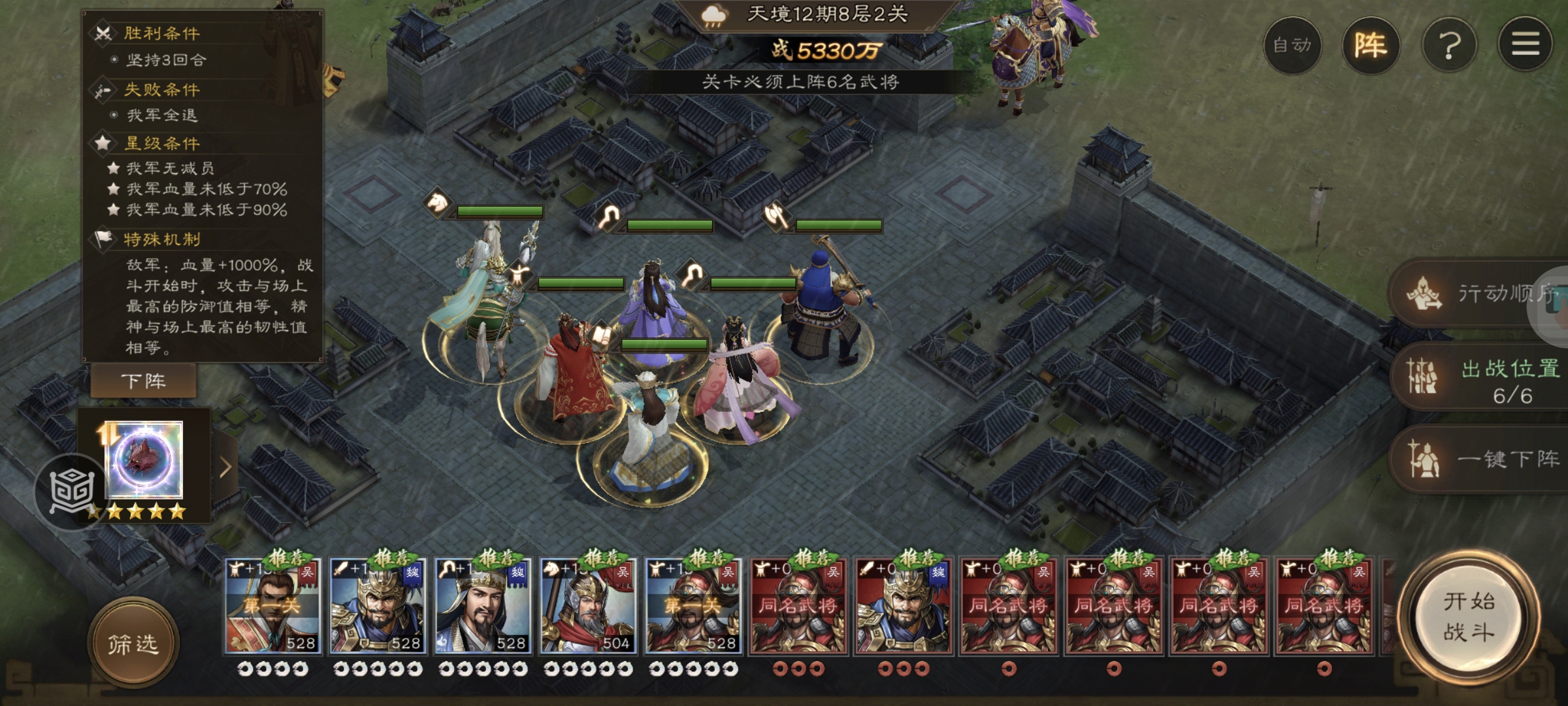Viewport: 1568px width, 706px height.
Task: Select the red-tinted 魏 sword hero card
Action: 904,606
